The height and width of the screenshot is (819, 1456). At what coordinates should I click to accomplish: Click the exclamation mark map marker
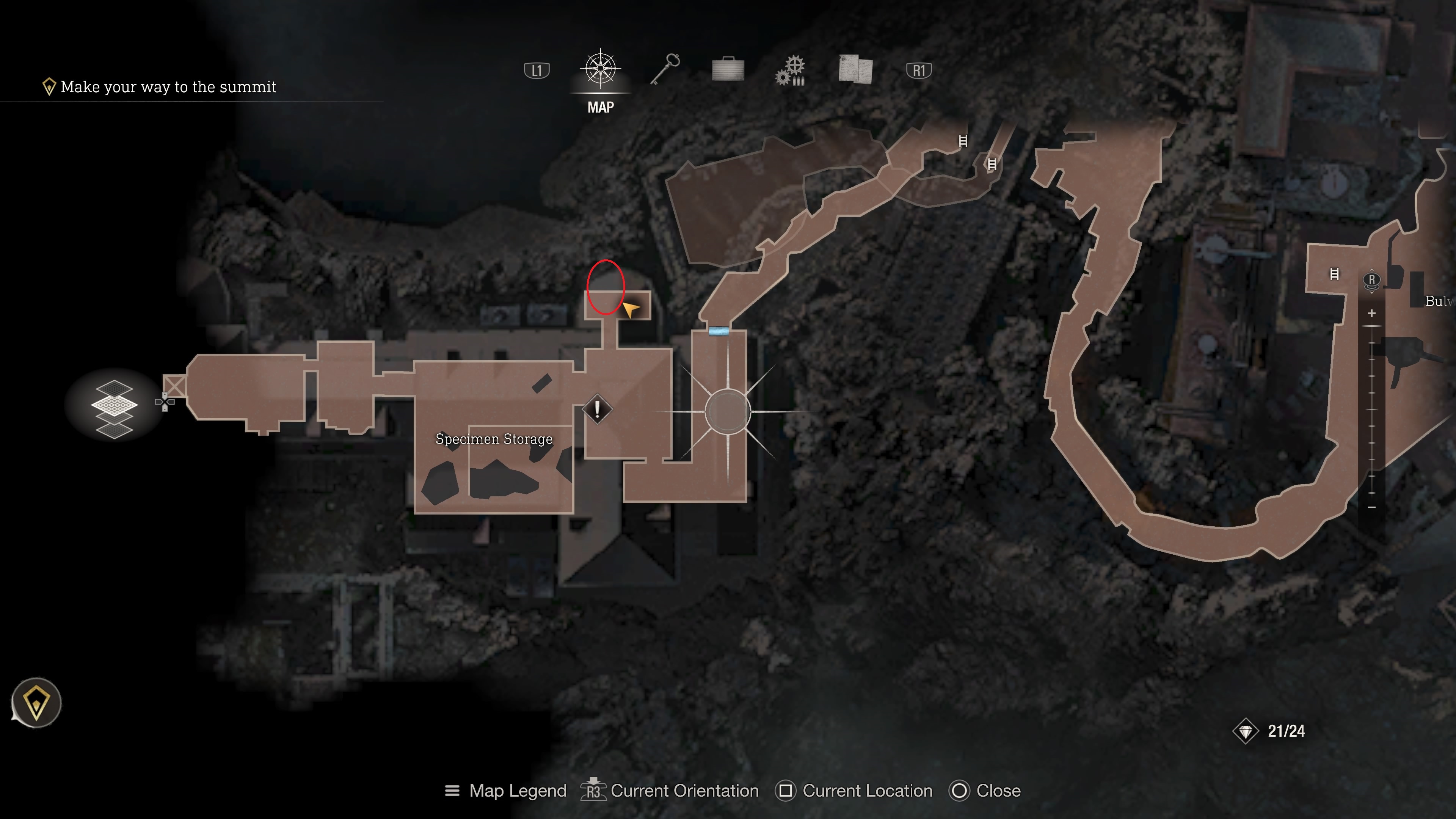tap(598, 409)
